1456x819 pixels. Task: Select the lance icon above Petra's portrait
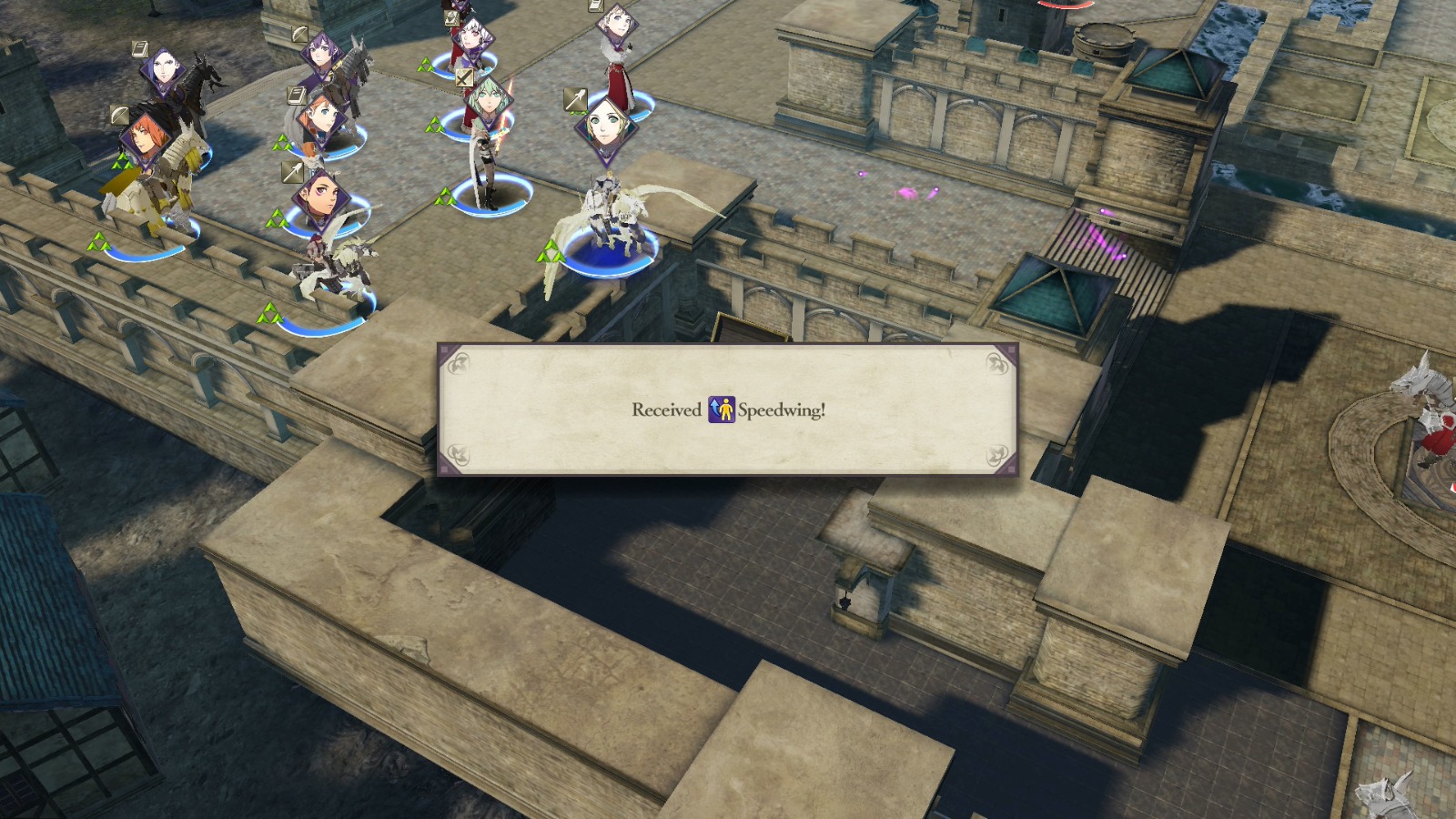tap(290, 173)
